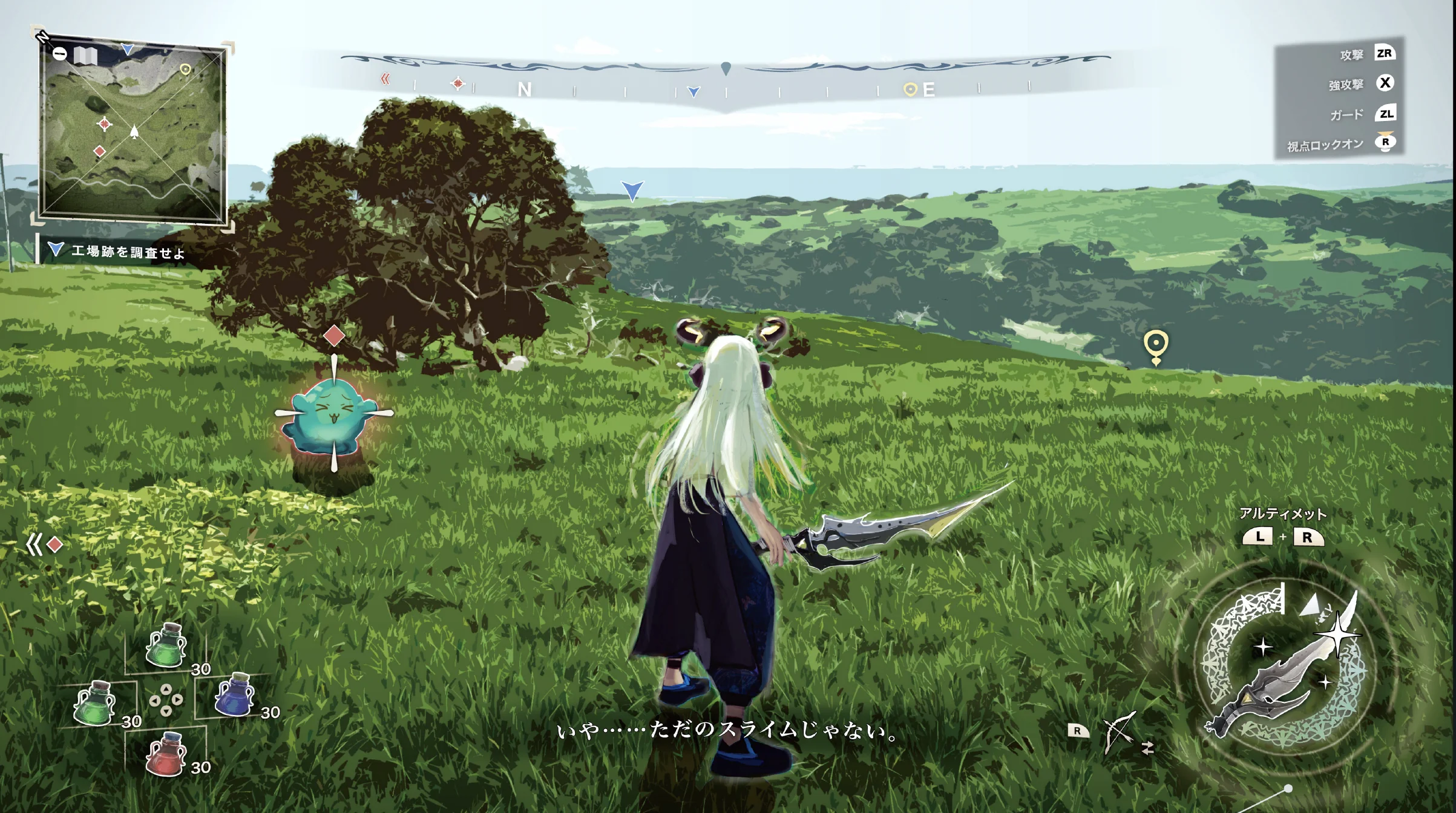This screenshot has width=1456, height=813.
Task: Select the red enemy marker on the compass bar
Action: click(458, 83)
